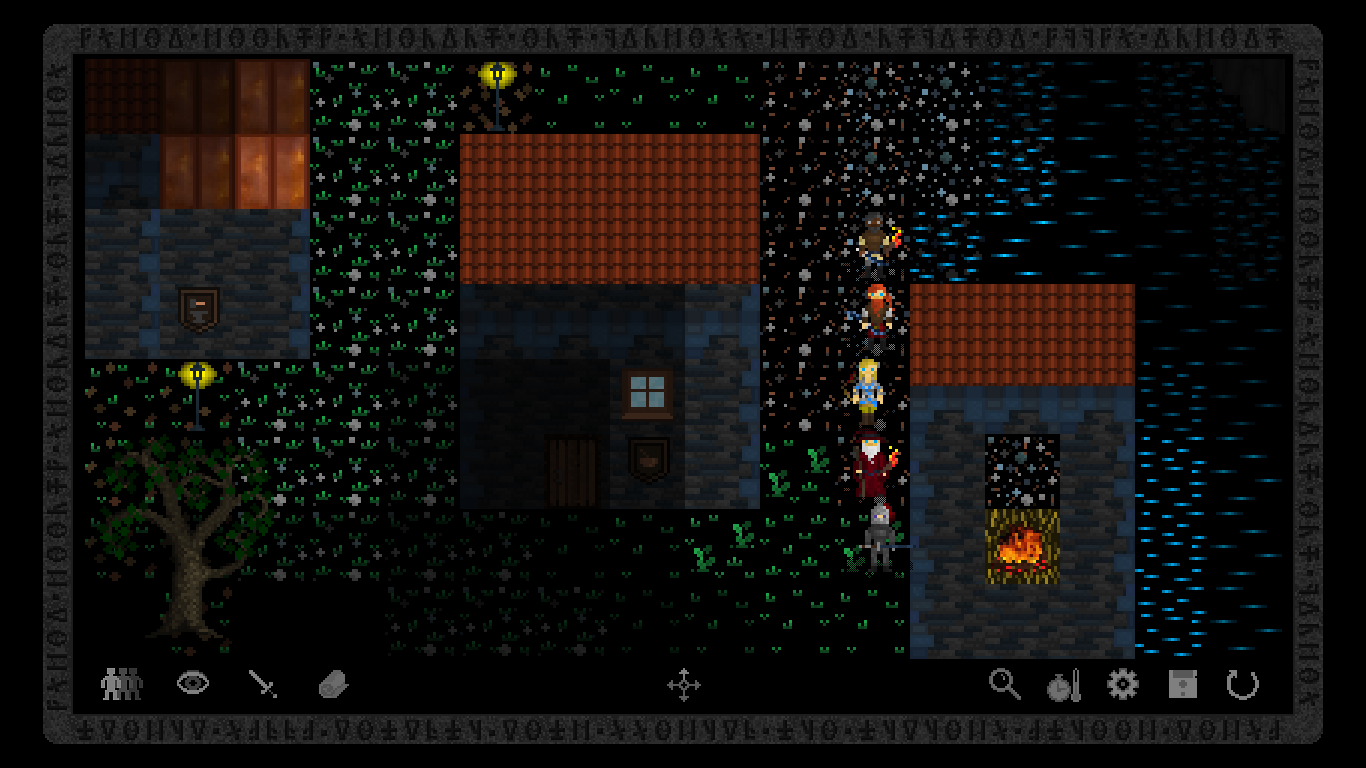1366x768 pixels.
Task: Activate the sword attack icon
Action: coord(264,683)
